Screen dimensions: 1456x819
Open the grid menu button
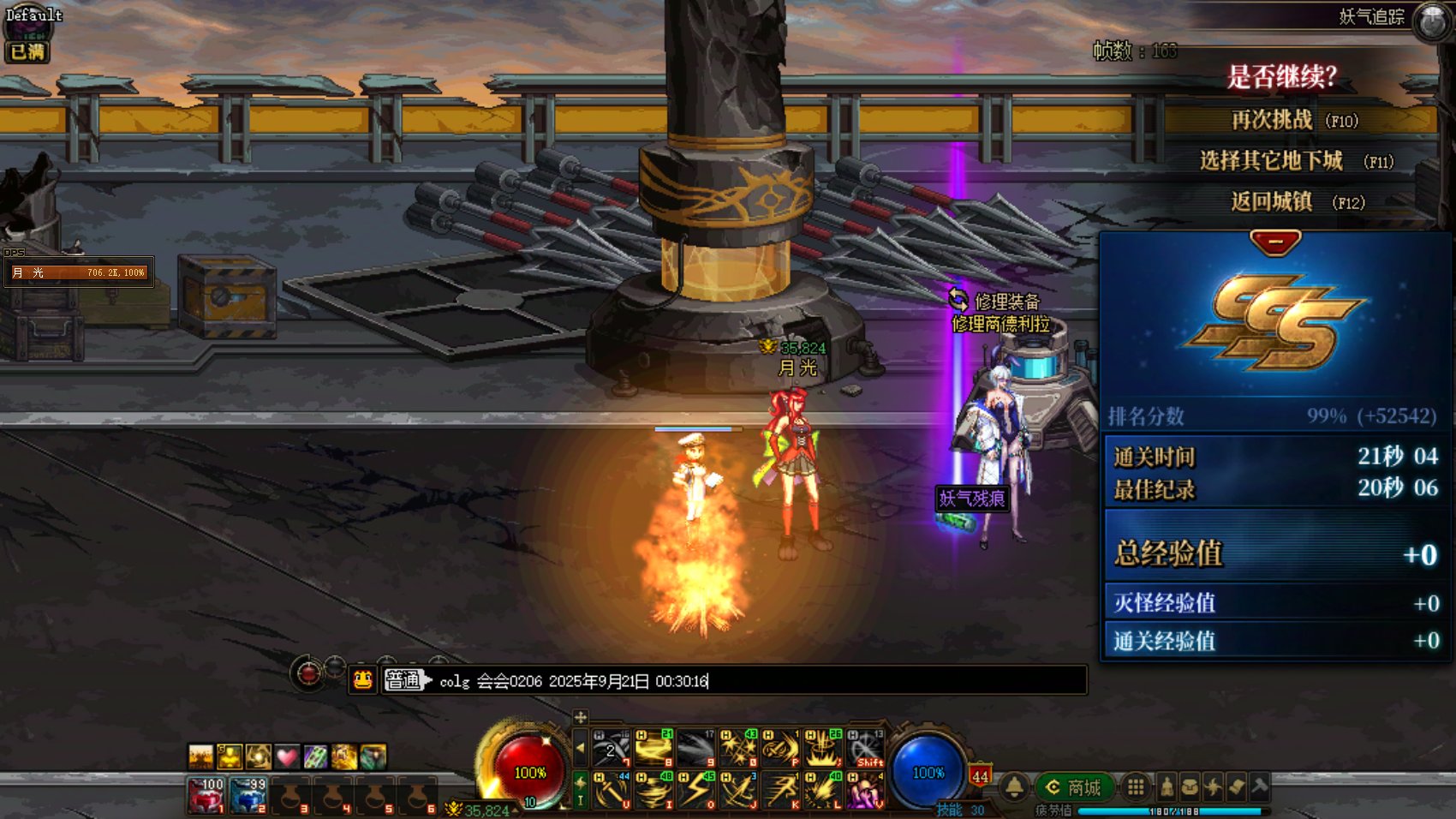(1136, 786)
